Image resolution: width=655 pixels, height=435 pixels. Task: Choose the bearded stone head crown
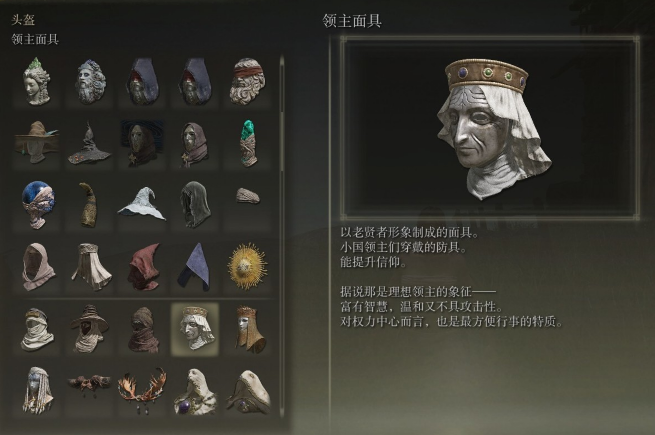90,81
